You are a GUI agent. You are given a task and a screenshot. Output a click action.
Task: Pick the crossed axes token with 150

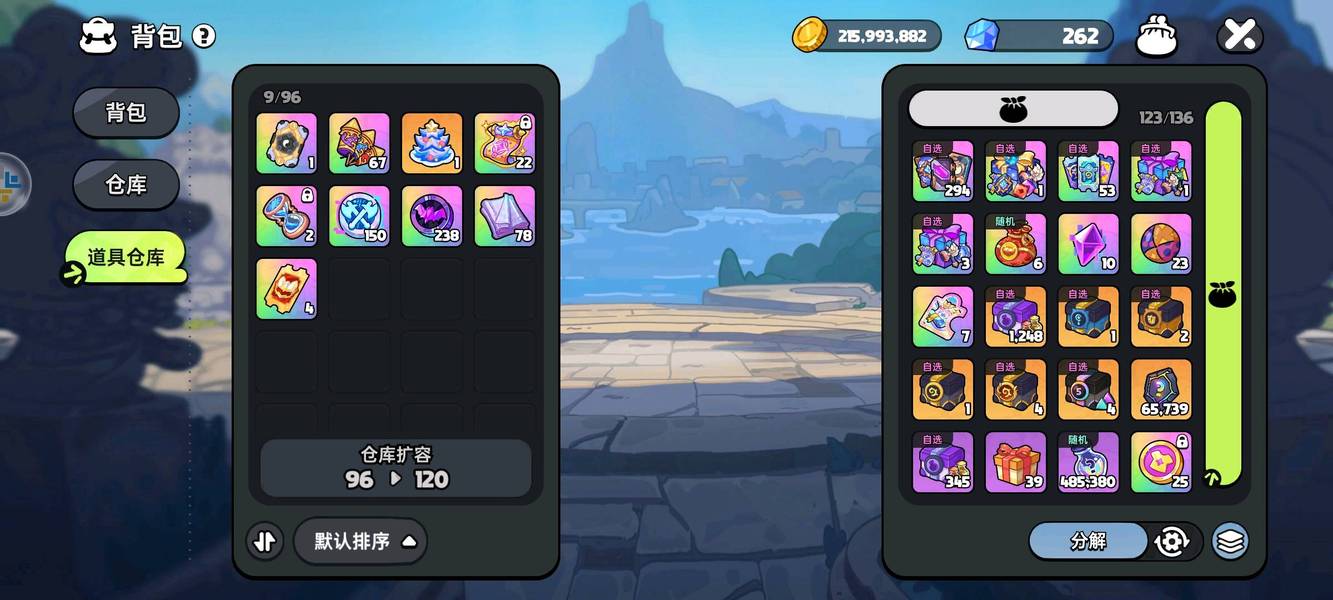click(x=359, y=216)
